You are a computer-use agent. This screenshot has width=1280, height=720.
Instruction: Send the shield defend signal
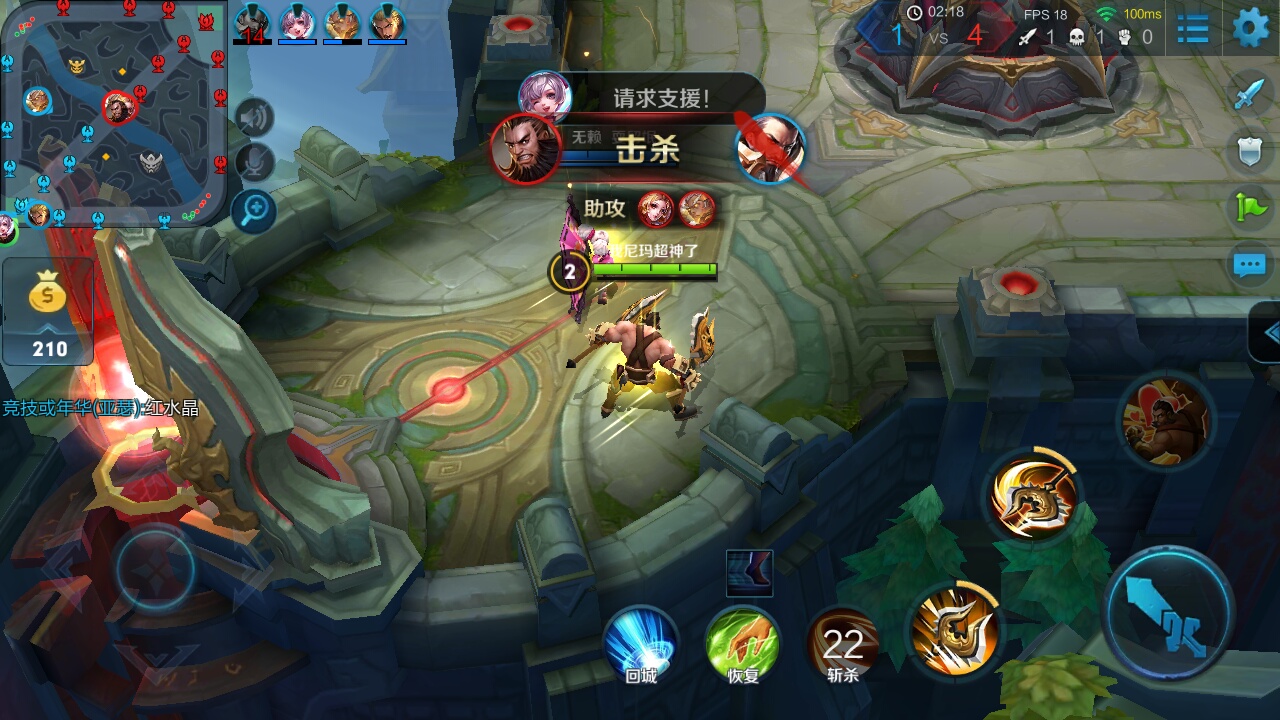coord(1250,151)
